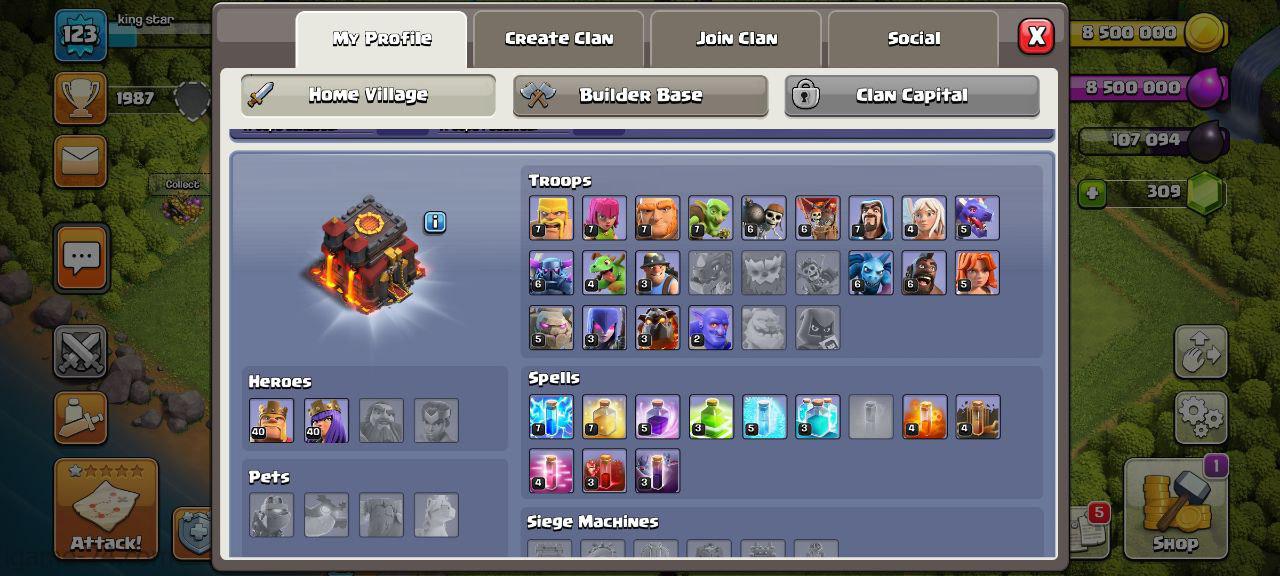Open the Settings gear menu
Image resolution: width=1280 pixels, height=576 pixels.
(1200, 416)
